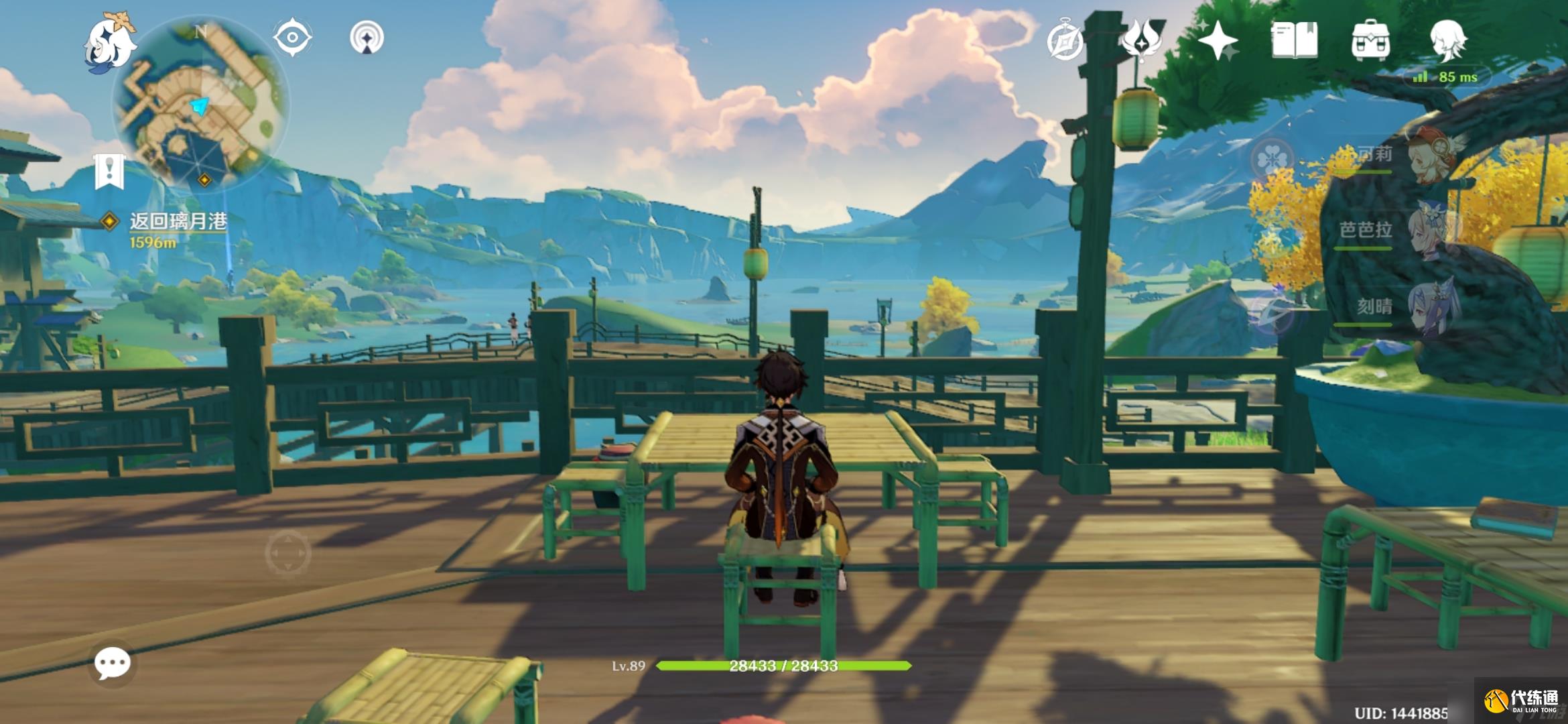
Task: Open the character profile screen
Action: tap(1449, 40)
